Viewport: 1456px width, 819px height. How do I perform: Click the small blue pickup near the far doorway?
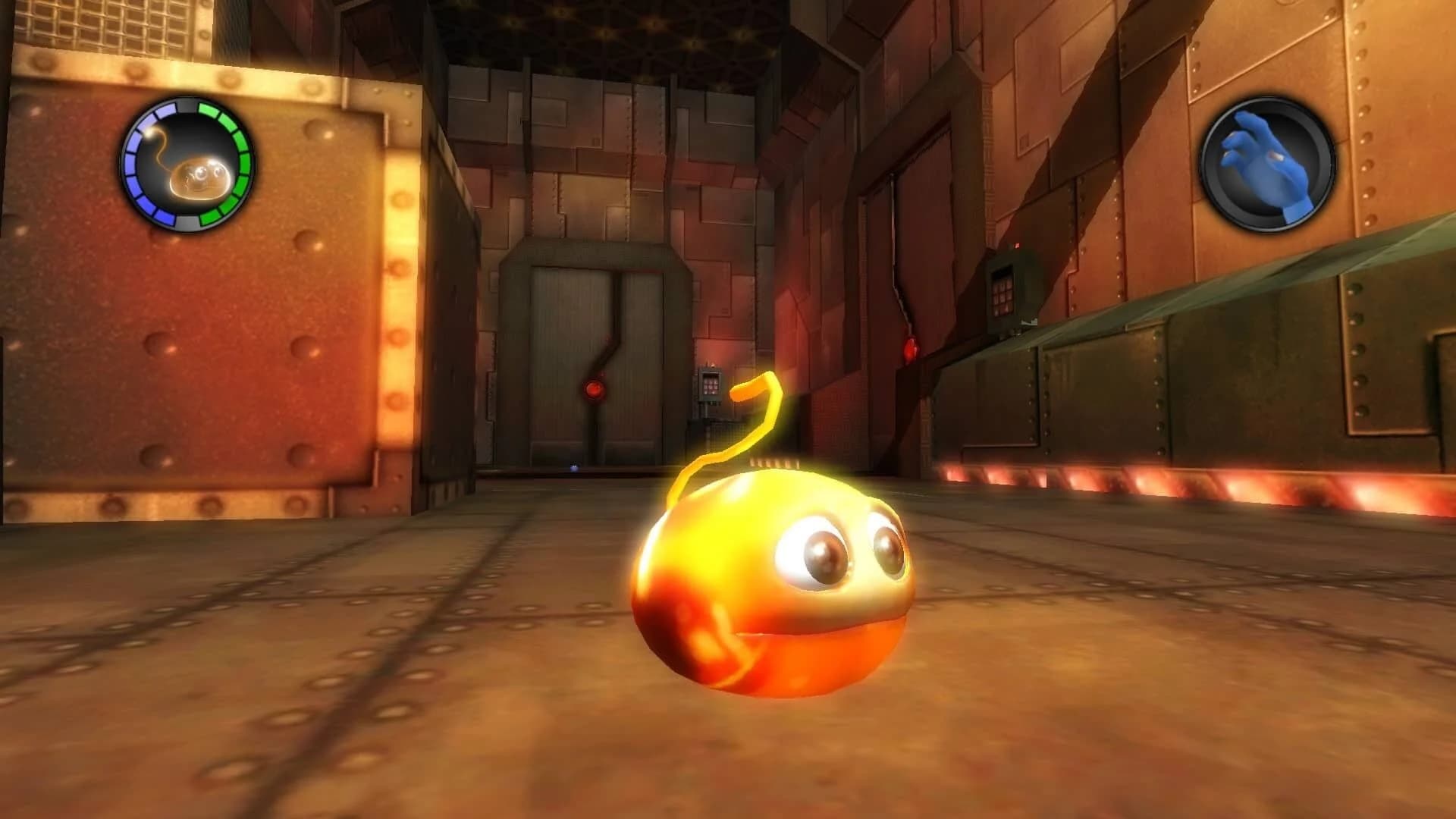[x=574, y=467]
